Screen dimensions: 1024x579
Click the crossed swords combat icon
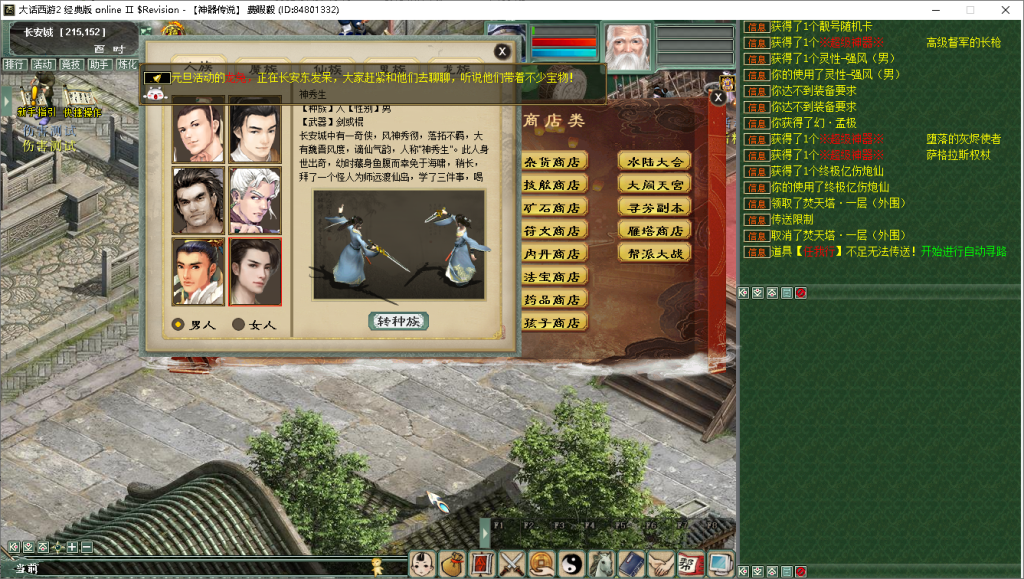click(512, 564)
